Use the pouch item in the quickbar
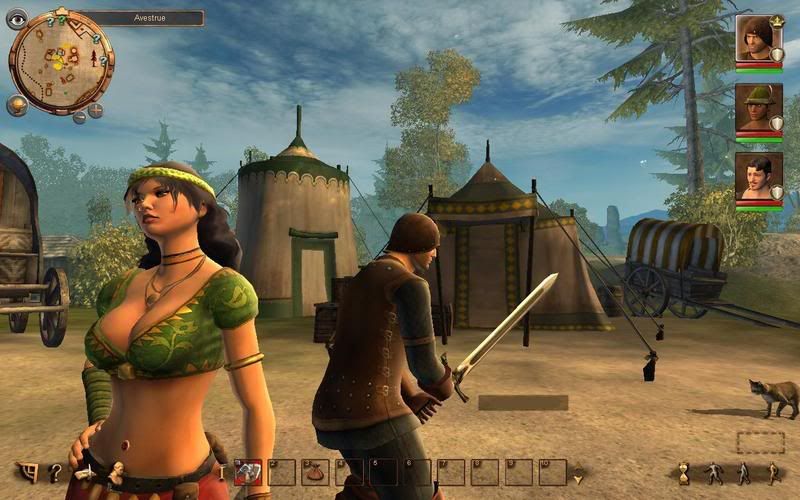The image size is (800, 500). pos(316,472)
